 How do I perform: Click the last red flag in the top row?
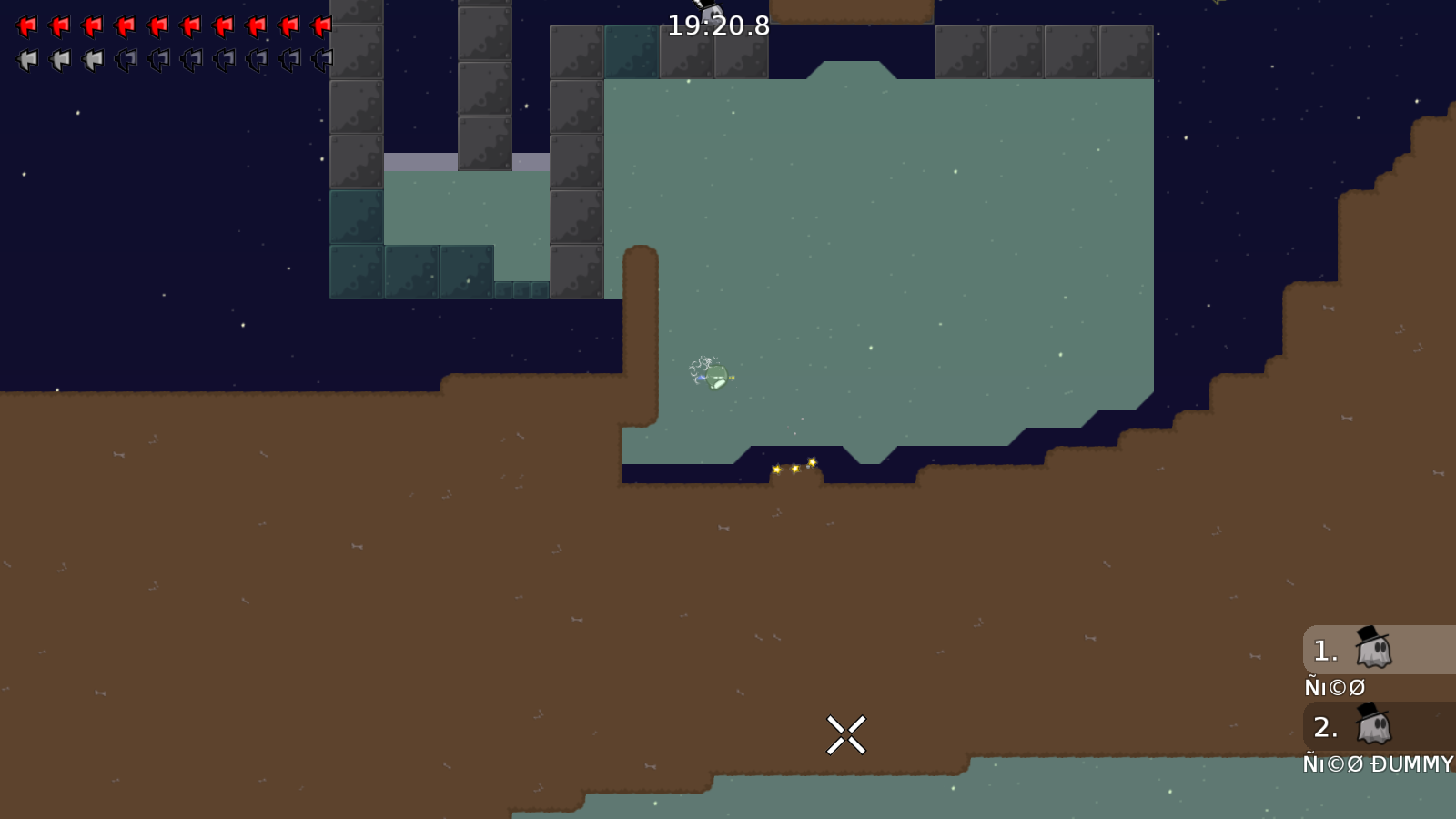pyautogui.click(x=320, y=25)
